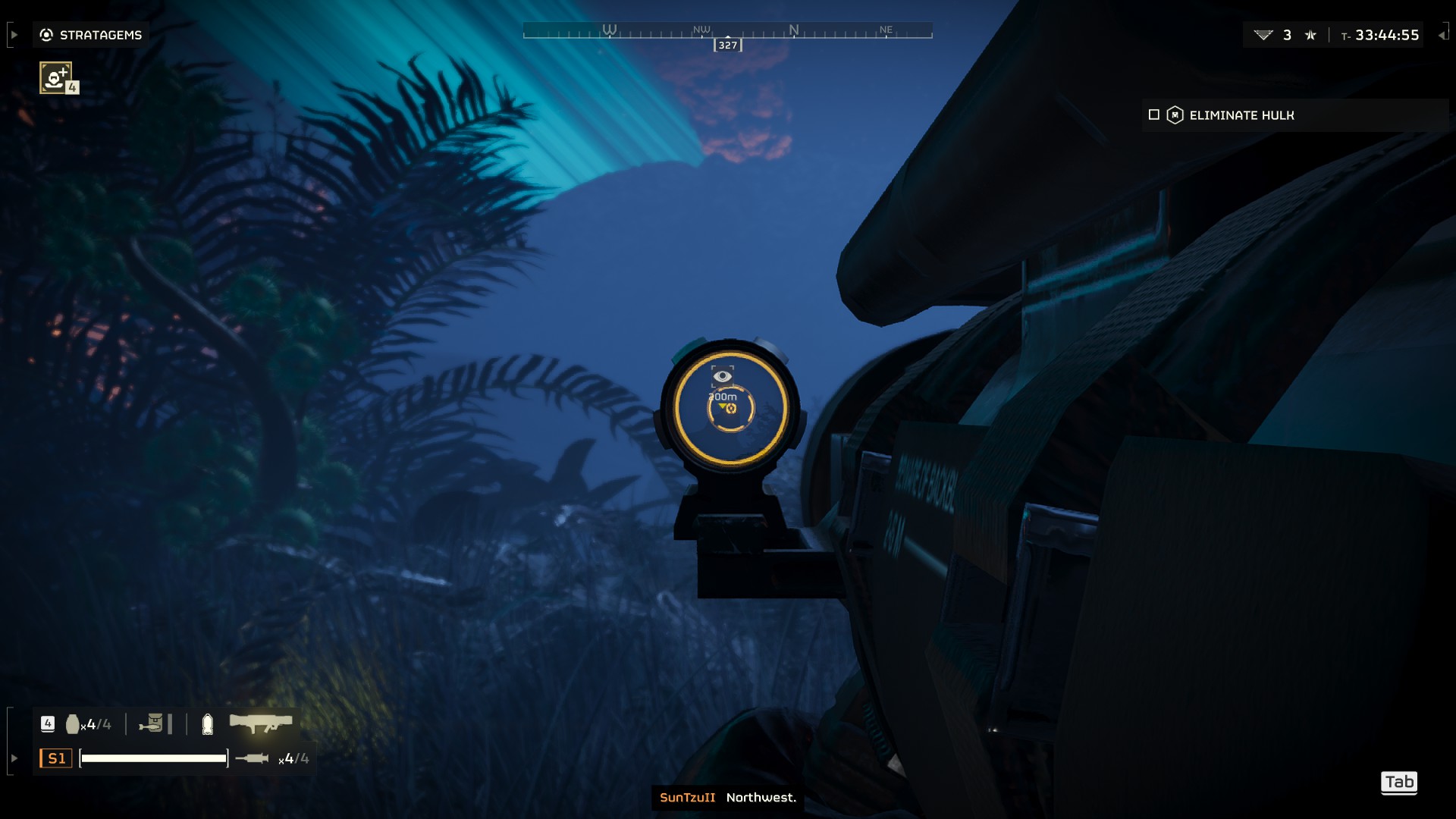Click the star icon beside the reinforcement count
Screen dimensions: 1456x819
click(x=1312, y=35)
